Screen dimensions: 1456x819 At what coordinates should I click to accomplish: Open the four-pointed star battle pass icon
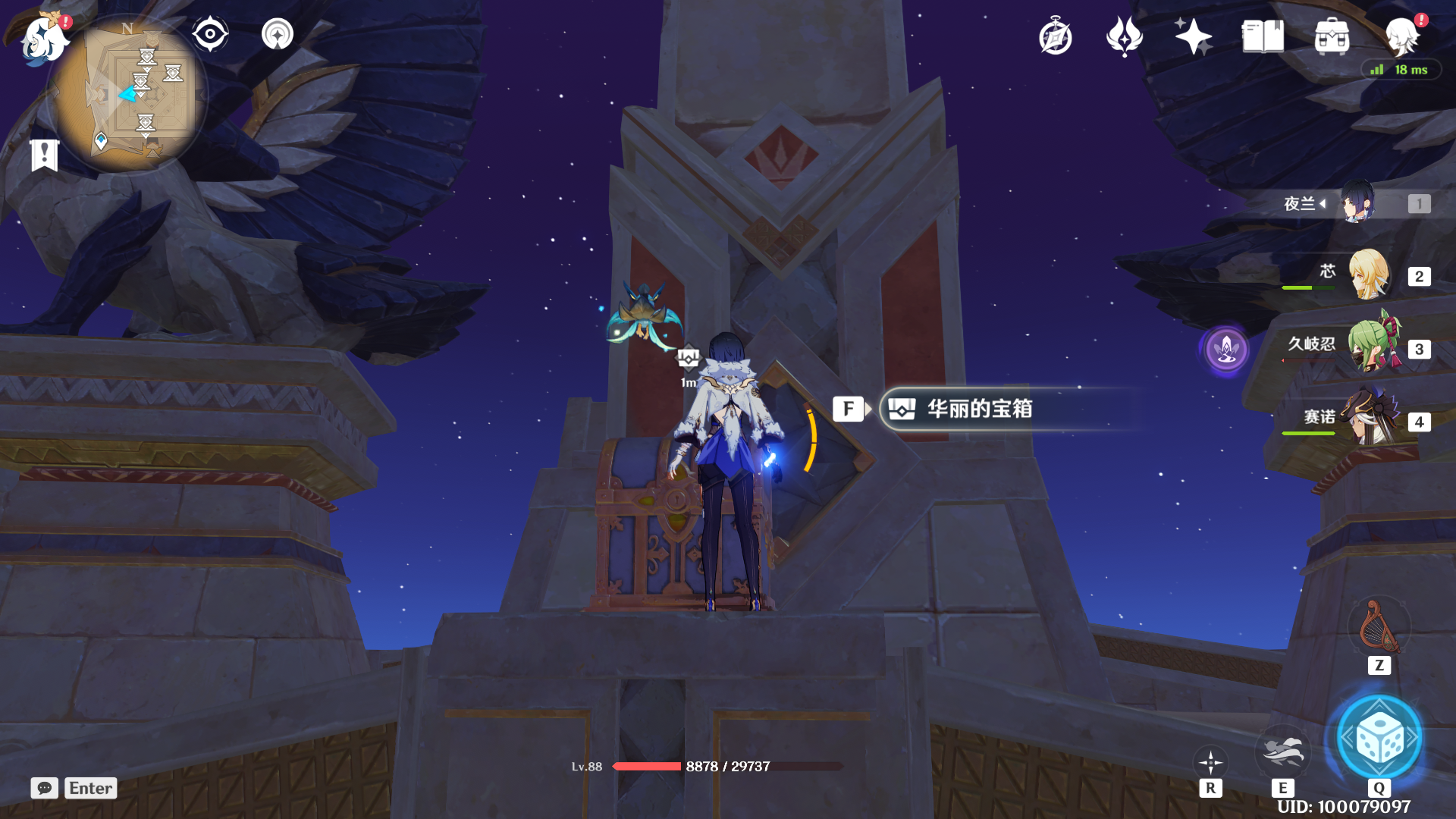(1193, 36)
